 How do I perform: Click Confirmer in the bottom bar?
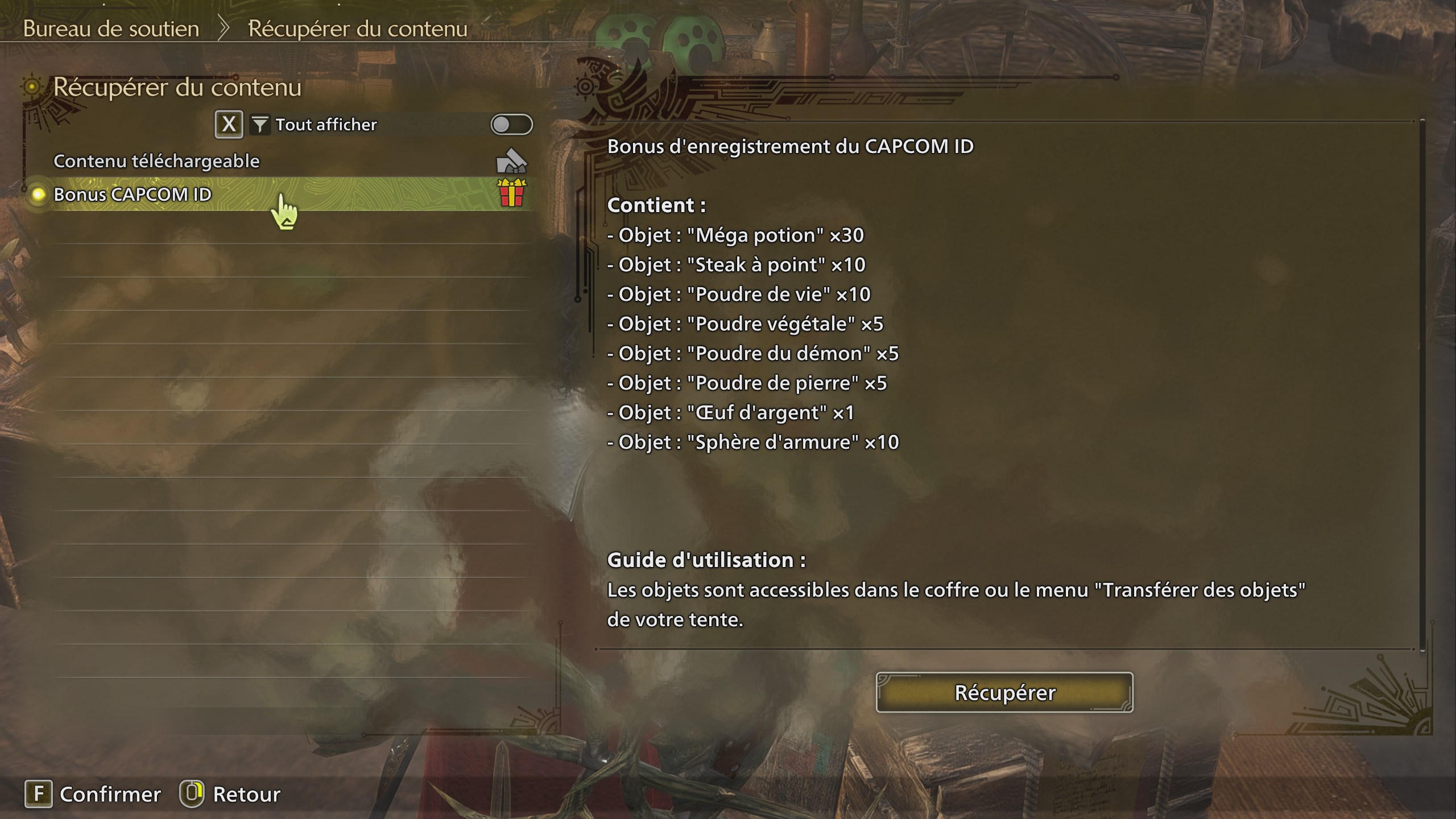[110, 794]
